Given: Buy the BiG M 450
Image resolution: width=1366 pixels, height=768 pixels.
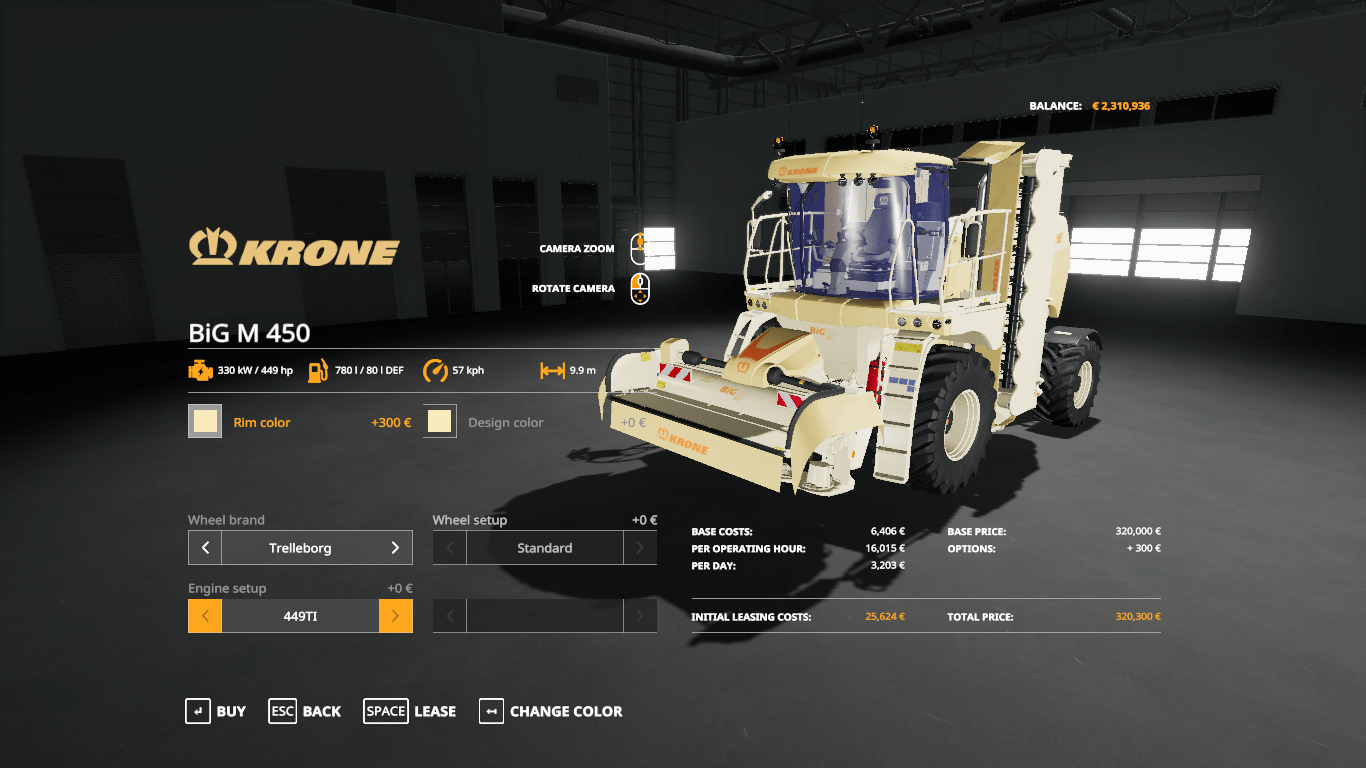Looking at the screenshot, I should tap(215, 711).
